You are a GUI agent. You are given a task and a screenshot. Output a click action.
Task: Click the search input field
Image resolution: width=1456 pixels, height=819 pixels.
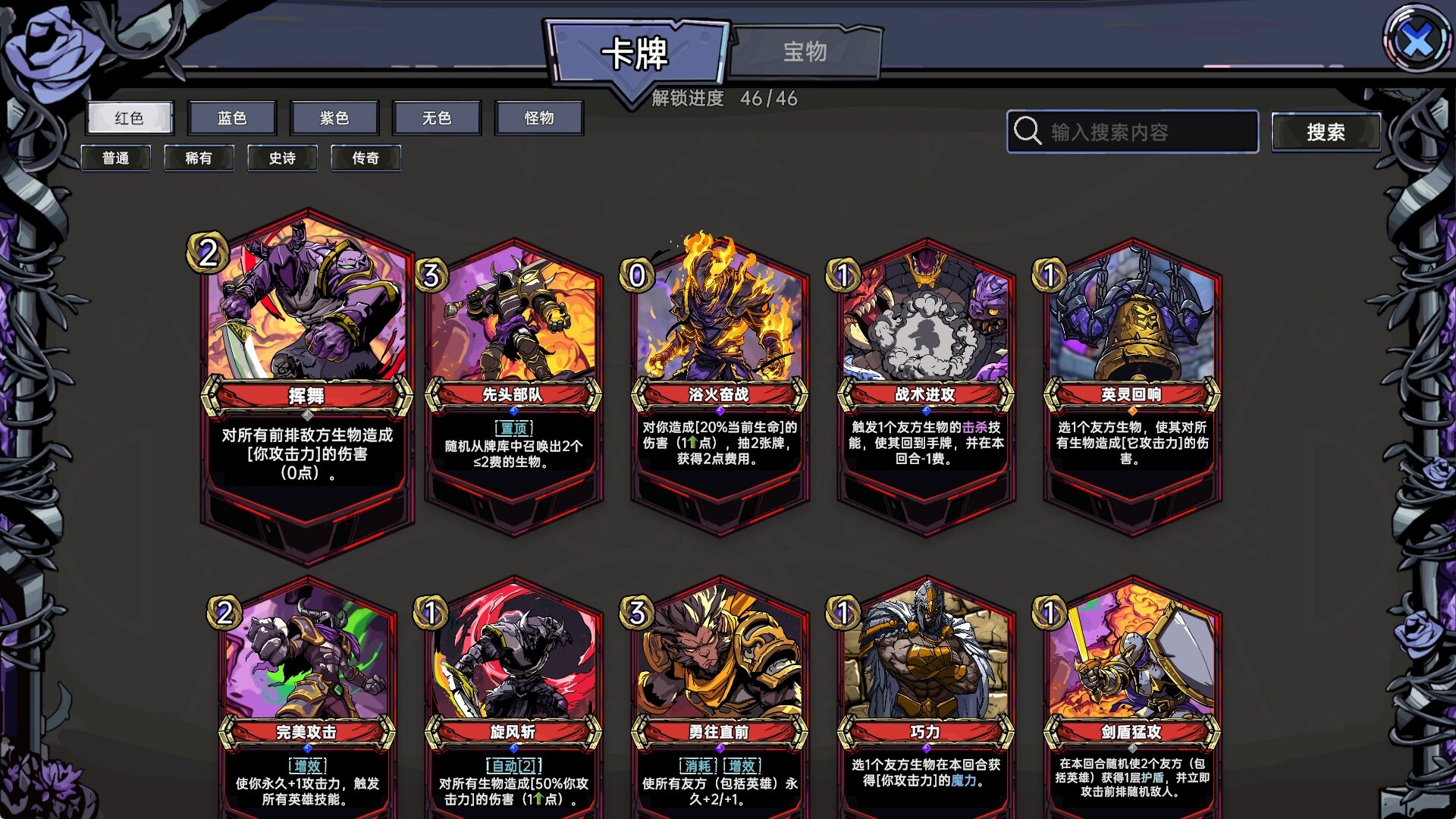pos(1145,132)
